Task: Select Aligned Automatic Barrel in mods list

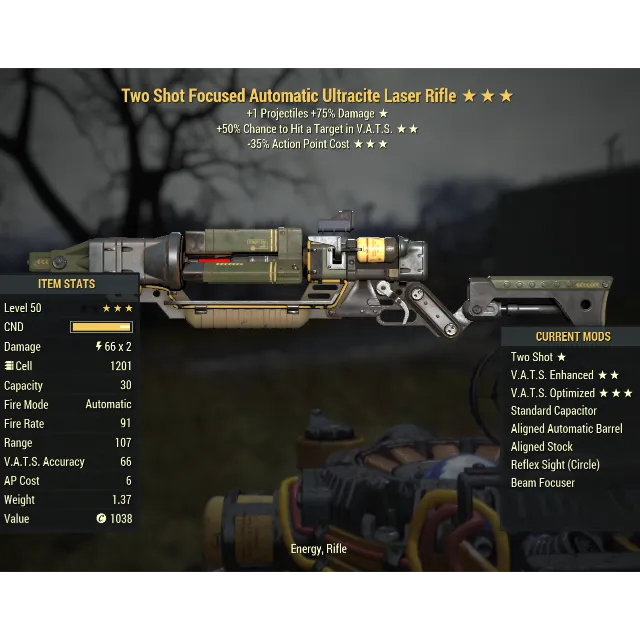Action: pyautogui.click(x=566, y=429)
